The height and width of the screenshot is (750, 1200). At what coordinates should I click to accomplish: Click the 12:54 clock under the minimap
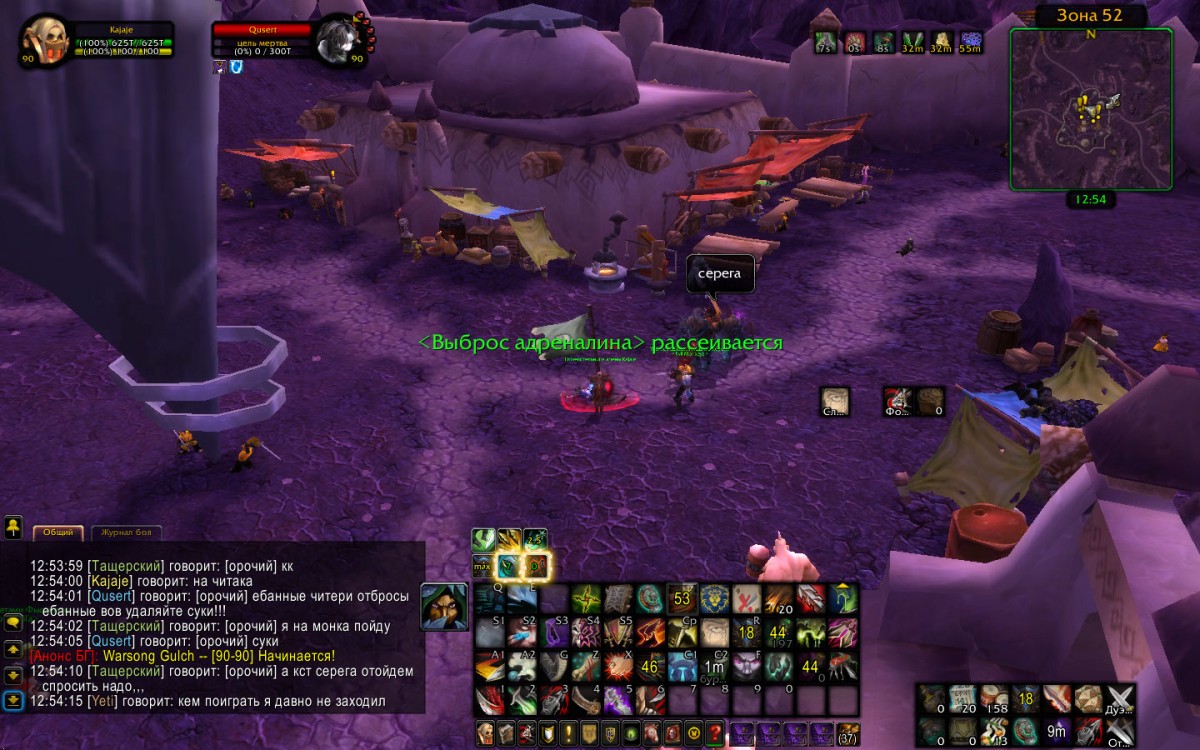(x=1090, y=199)
